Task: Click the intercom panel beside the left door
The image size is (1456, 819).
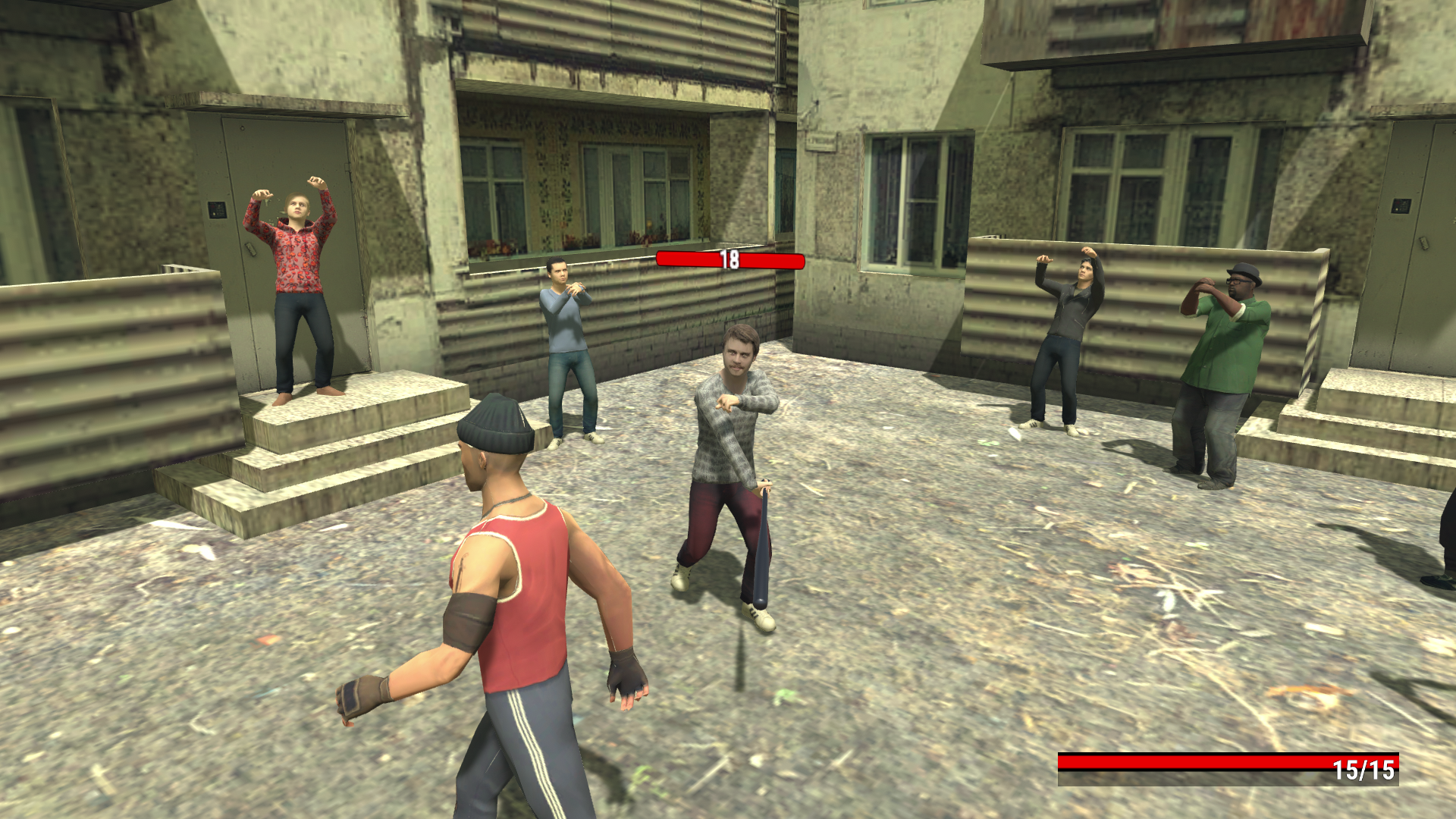Action: pos(217,210)
